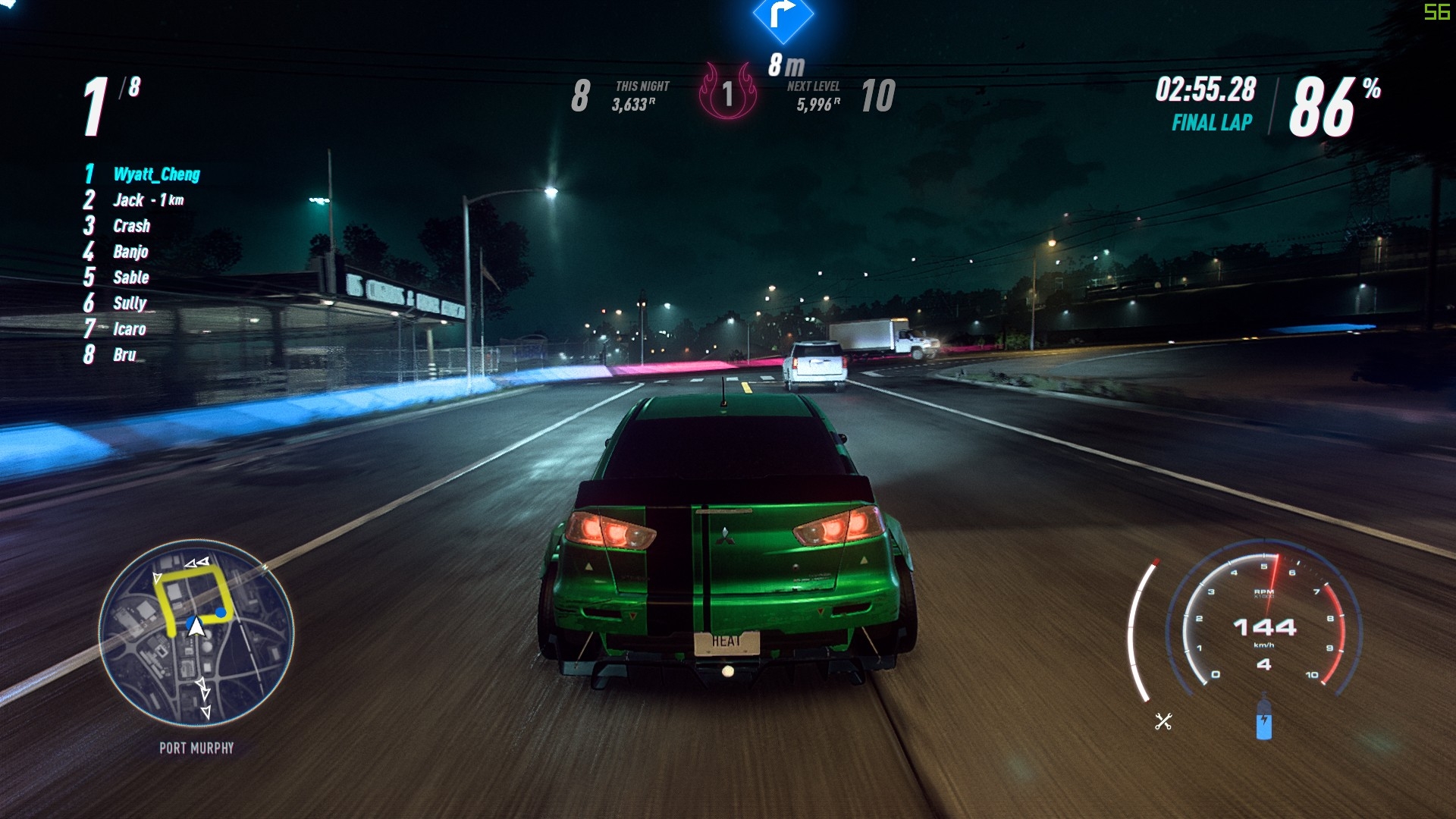Viewport: 1456px width, 819px height.
Task: Click the blue turn-right navigation arrow
Action: (783, 15)
